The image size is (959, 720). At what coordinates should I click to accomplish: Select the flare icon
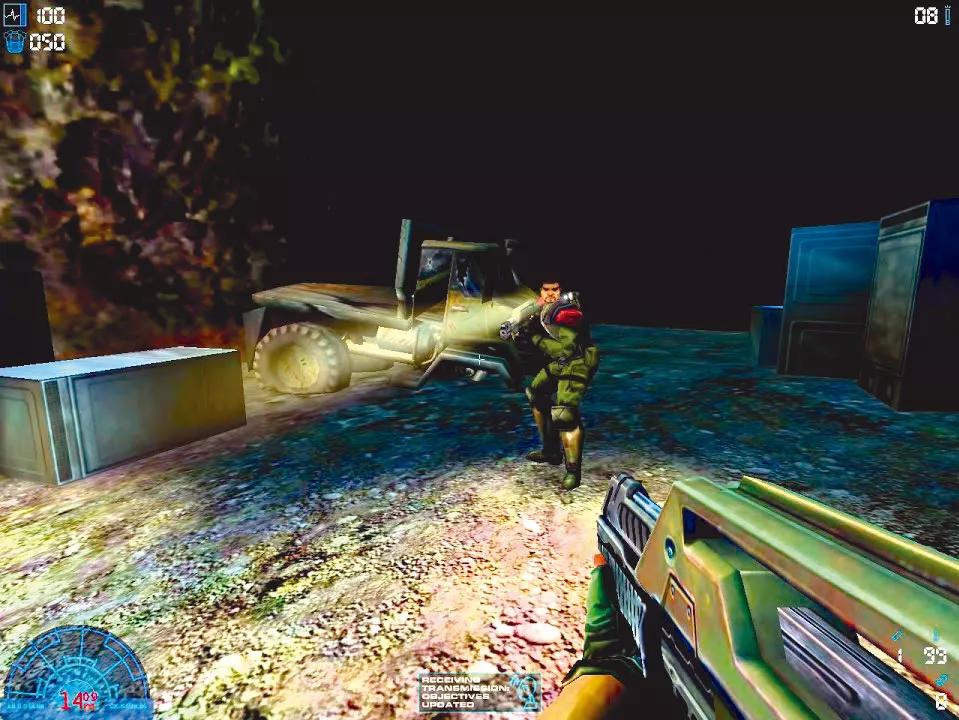coord(947,16)
